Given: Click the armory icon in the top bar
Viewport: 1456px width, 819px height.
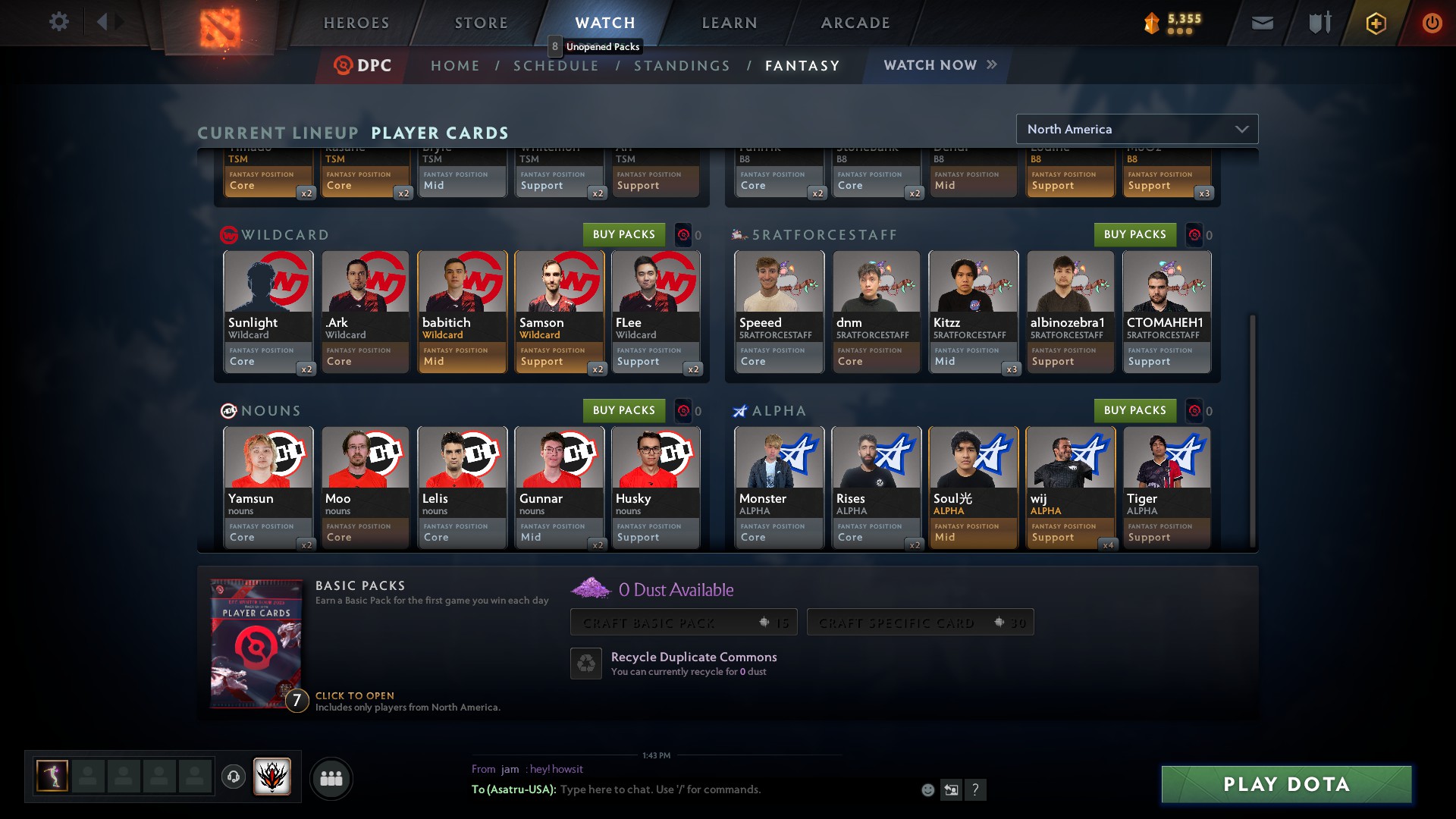Looking at the screenshot, I should coord(1318,22).
